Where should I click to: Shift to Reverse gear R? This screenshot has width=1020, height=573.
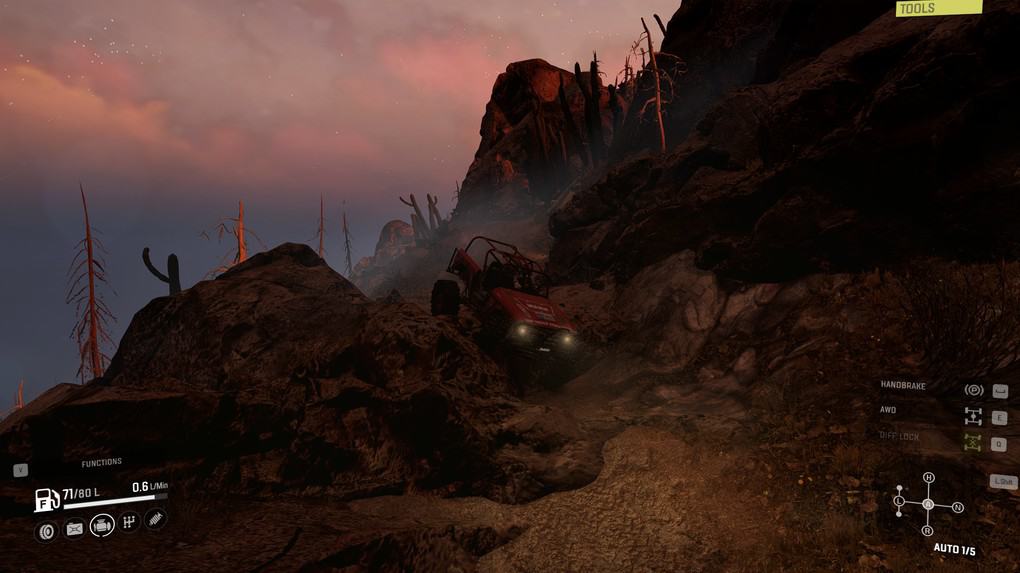coord(928,530)
